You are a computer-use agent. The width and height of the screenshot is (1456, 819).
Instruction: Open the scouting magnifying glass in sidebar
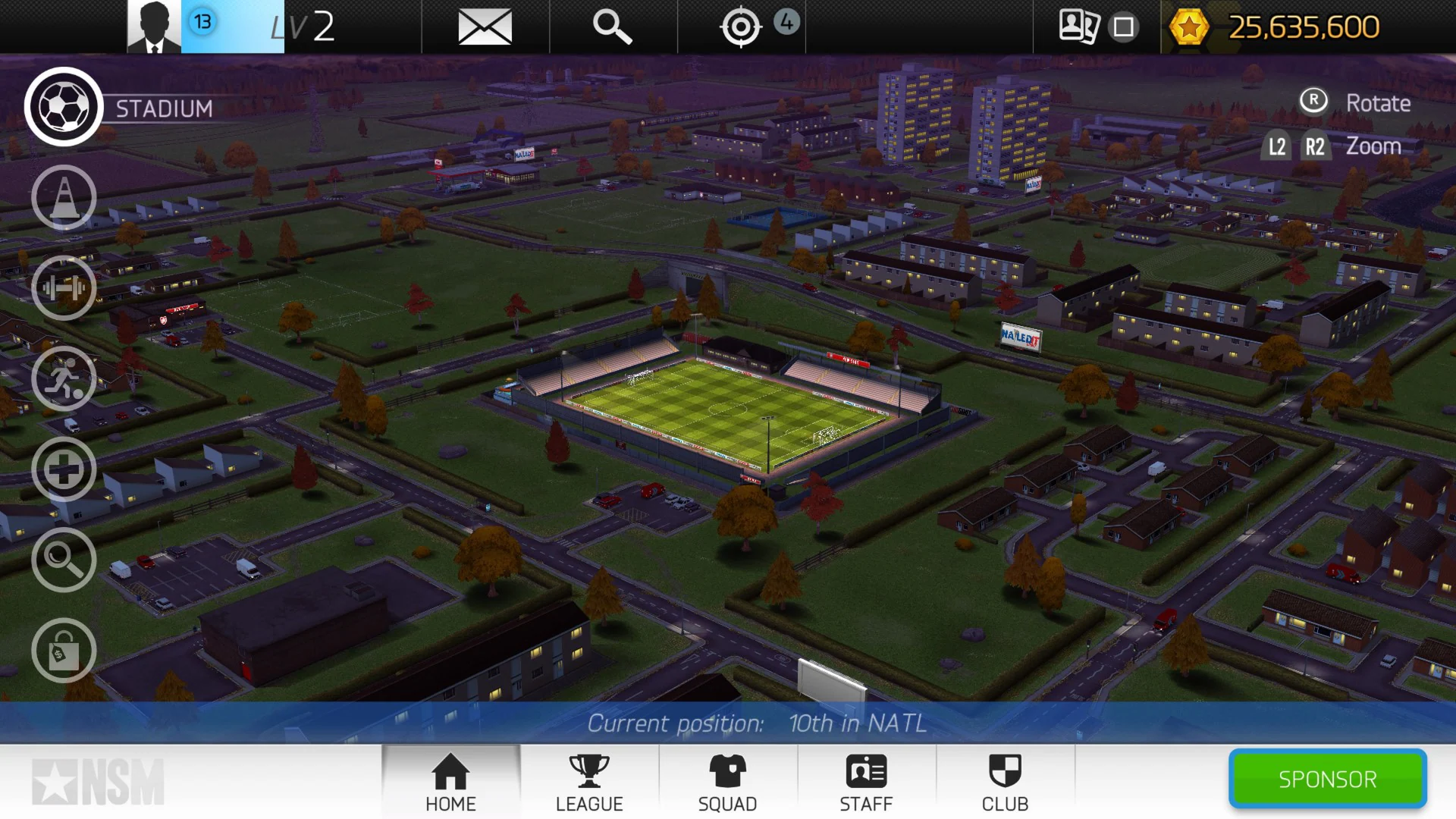[64, 560]
